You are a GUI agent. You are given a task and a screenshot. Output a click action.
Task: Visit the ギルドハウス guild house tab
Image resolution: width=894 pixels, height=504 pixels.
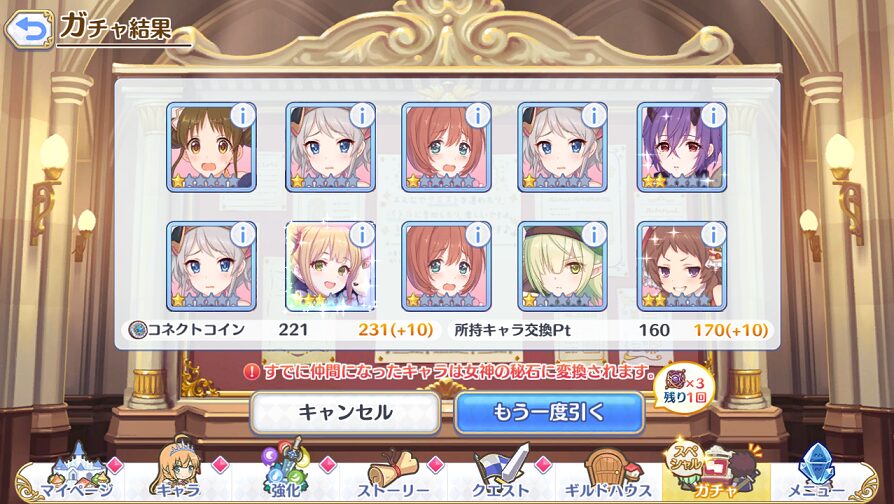609,476
